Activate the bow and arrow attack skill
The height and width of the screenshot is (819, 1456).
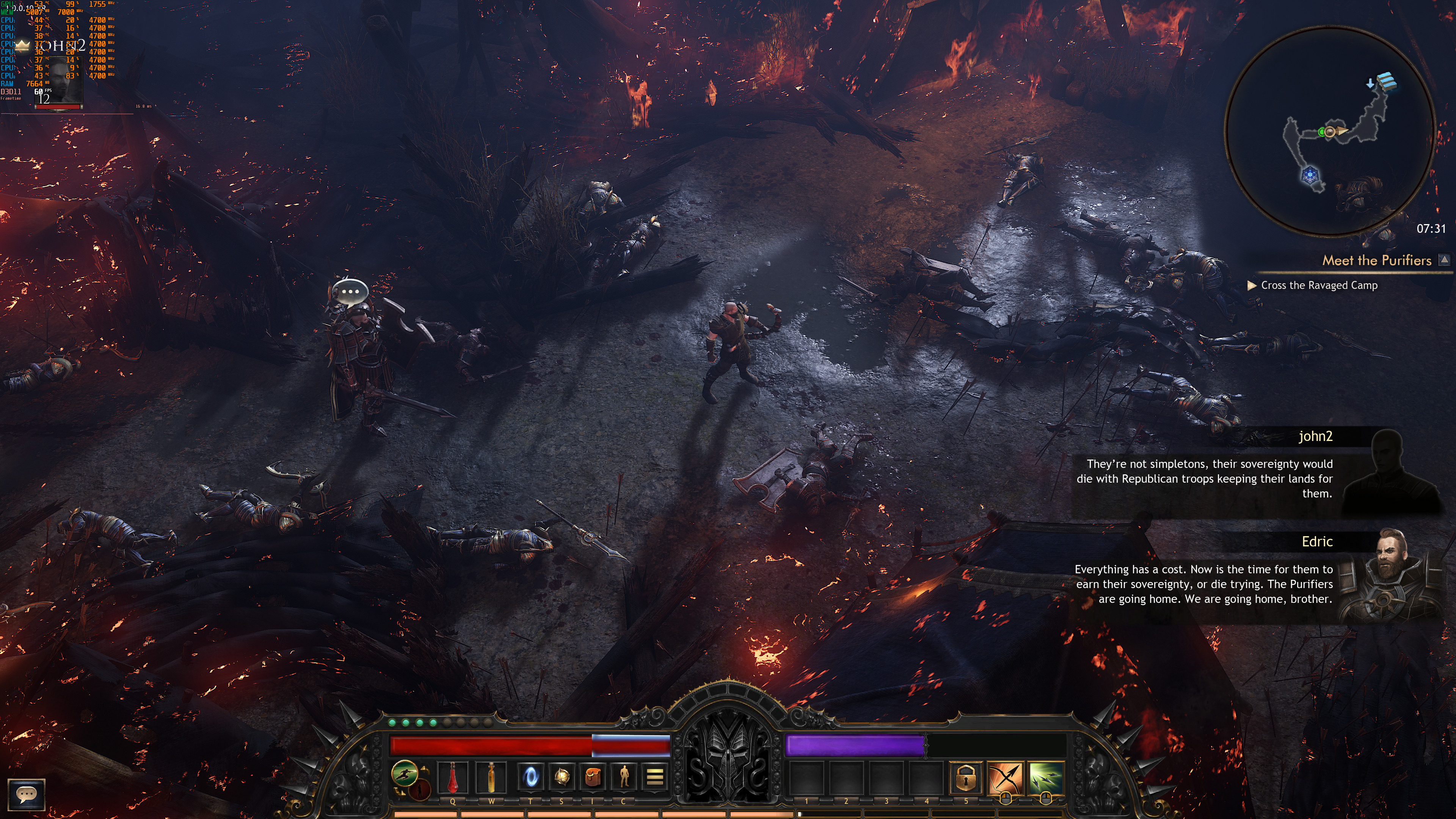[1006, 778]
